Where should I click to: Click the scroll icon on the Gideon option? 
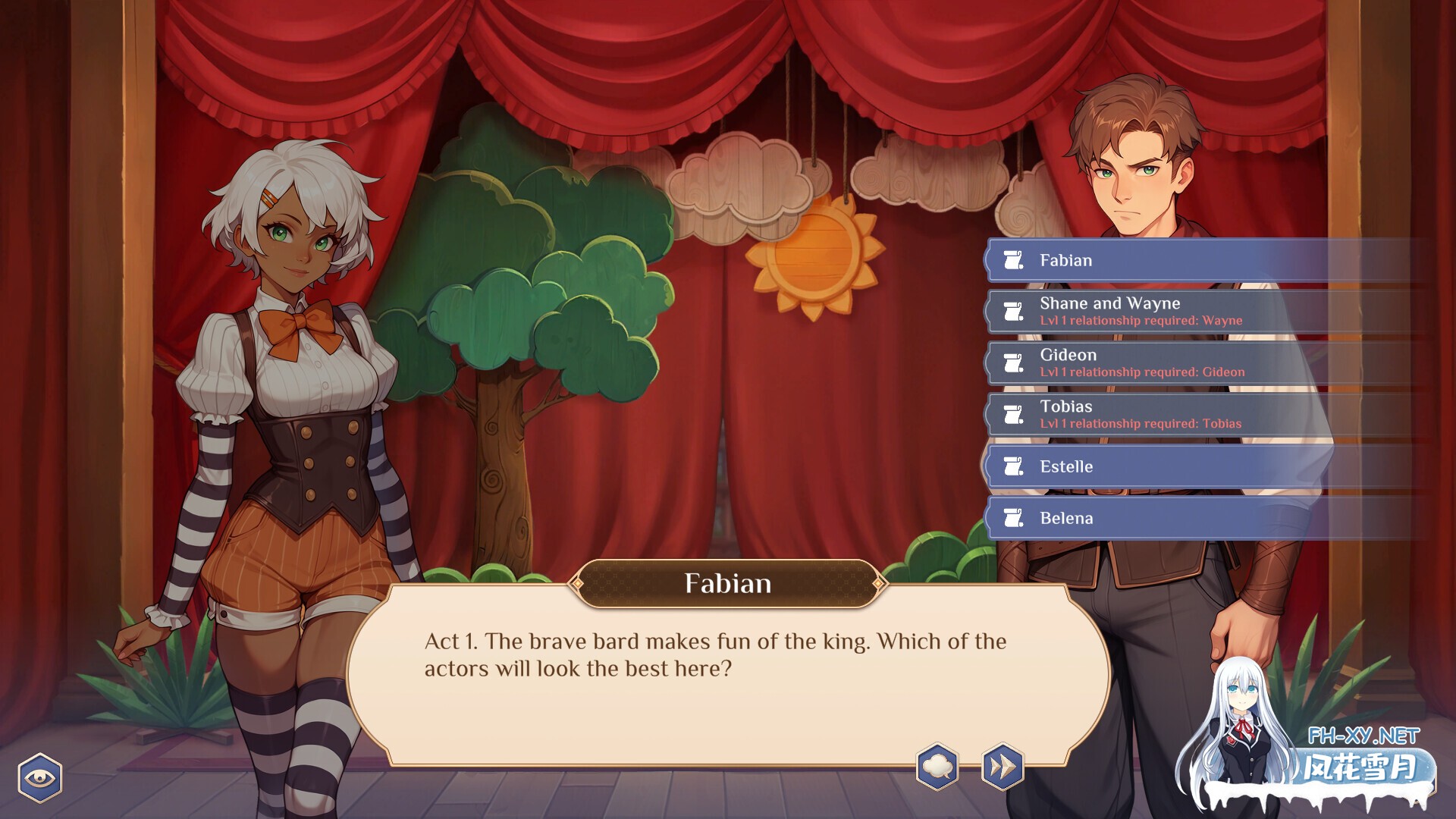[x=1013, y=362]
